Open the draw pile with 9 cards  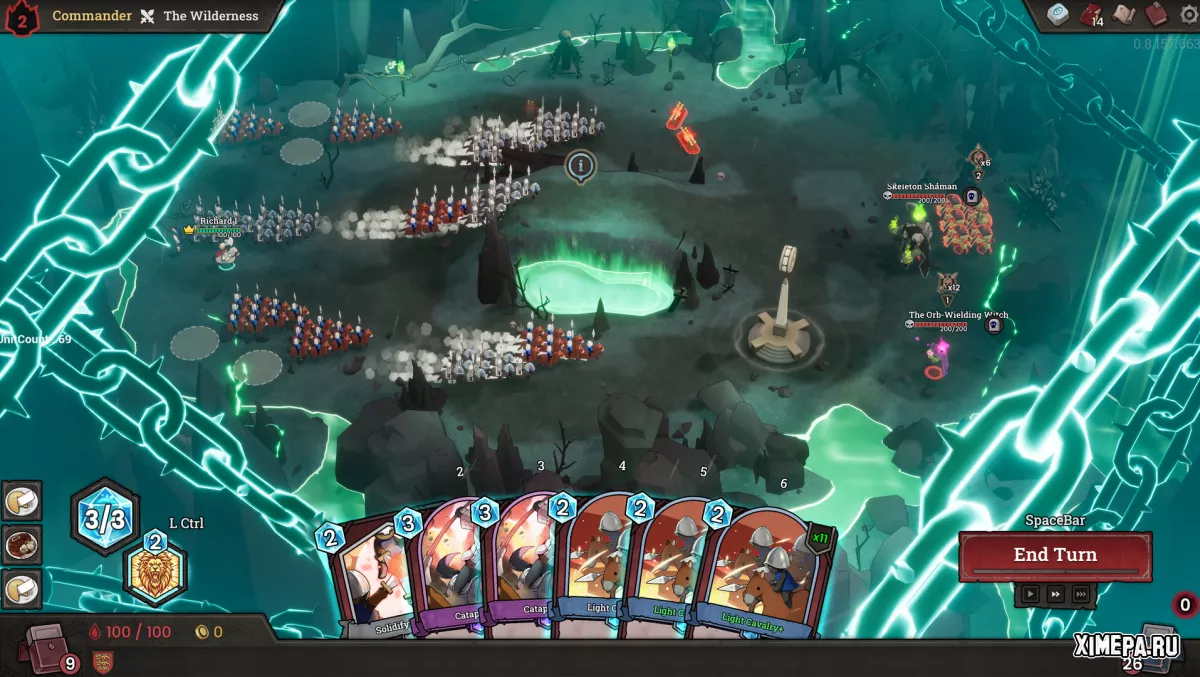[x=49, y=647]
